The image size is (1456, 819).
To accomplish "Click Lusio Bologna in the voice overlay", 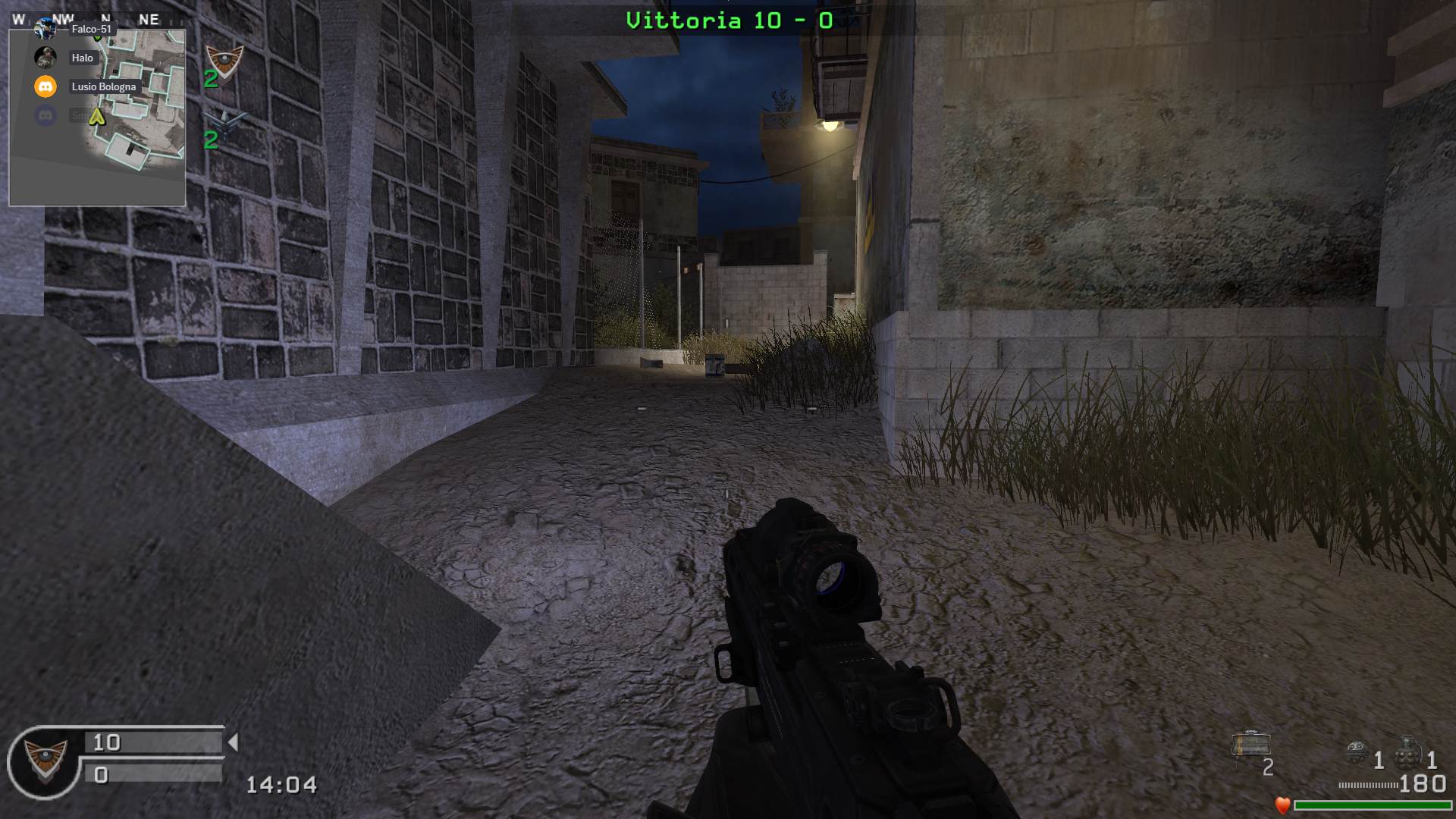I will [104, 86].
